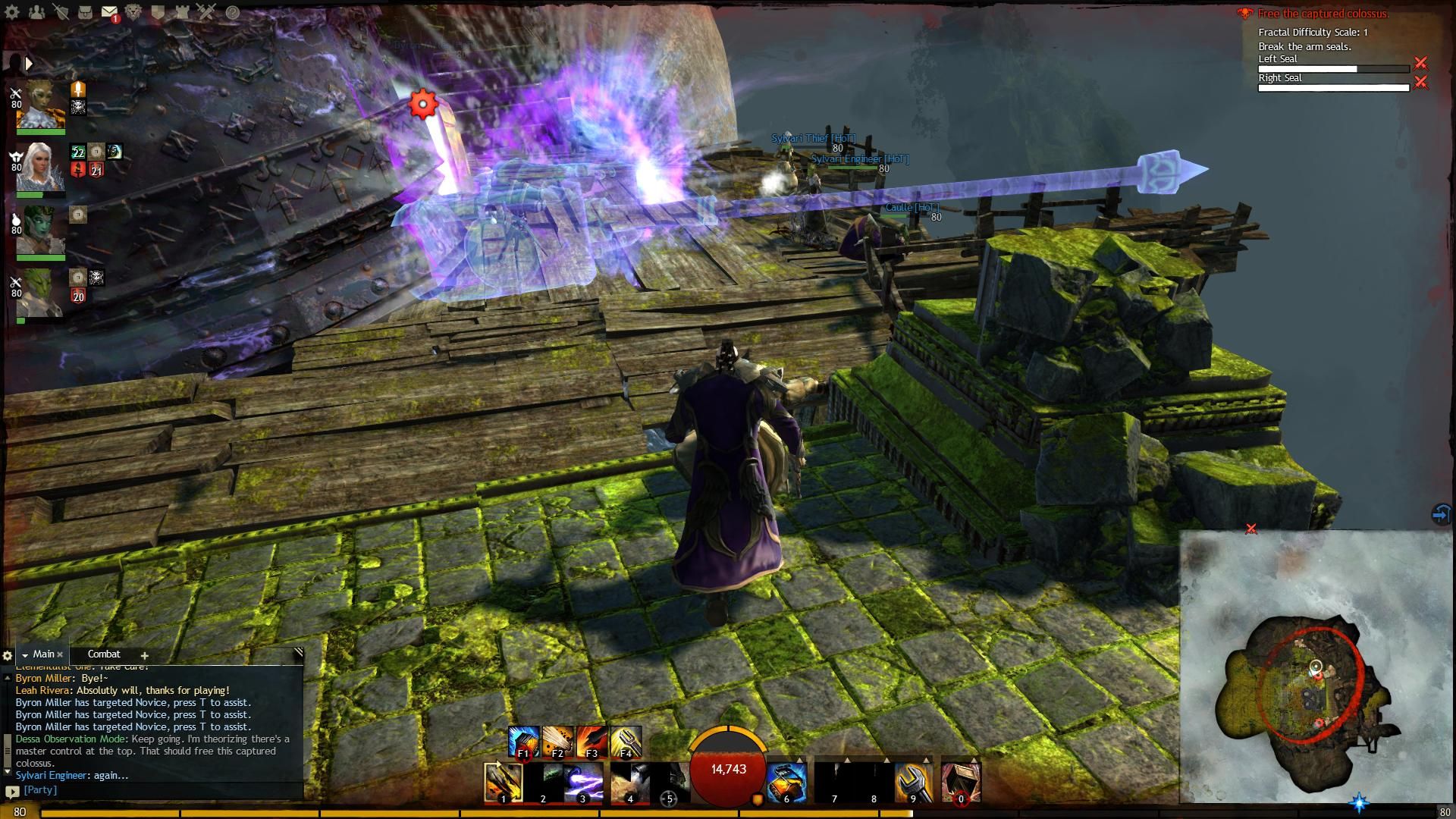
Task: Open the Black Lion Trading Company lion icon
Action: [133, 12]
